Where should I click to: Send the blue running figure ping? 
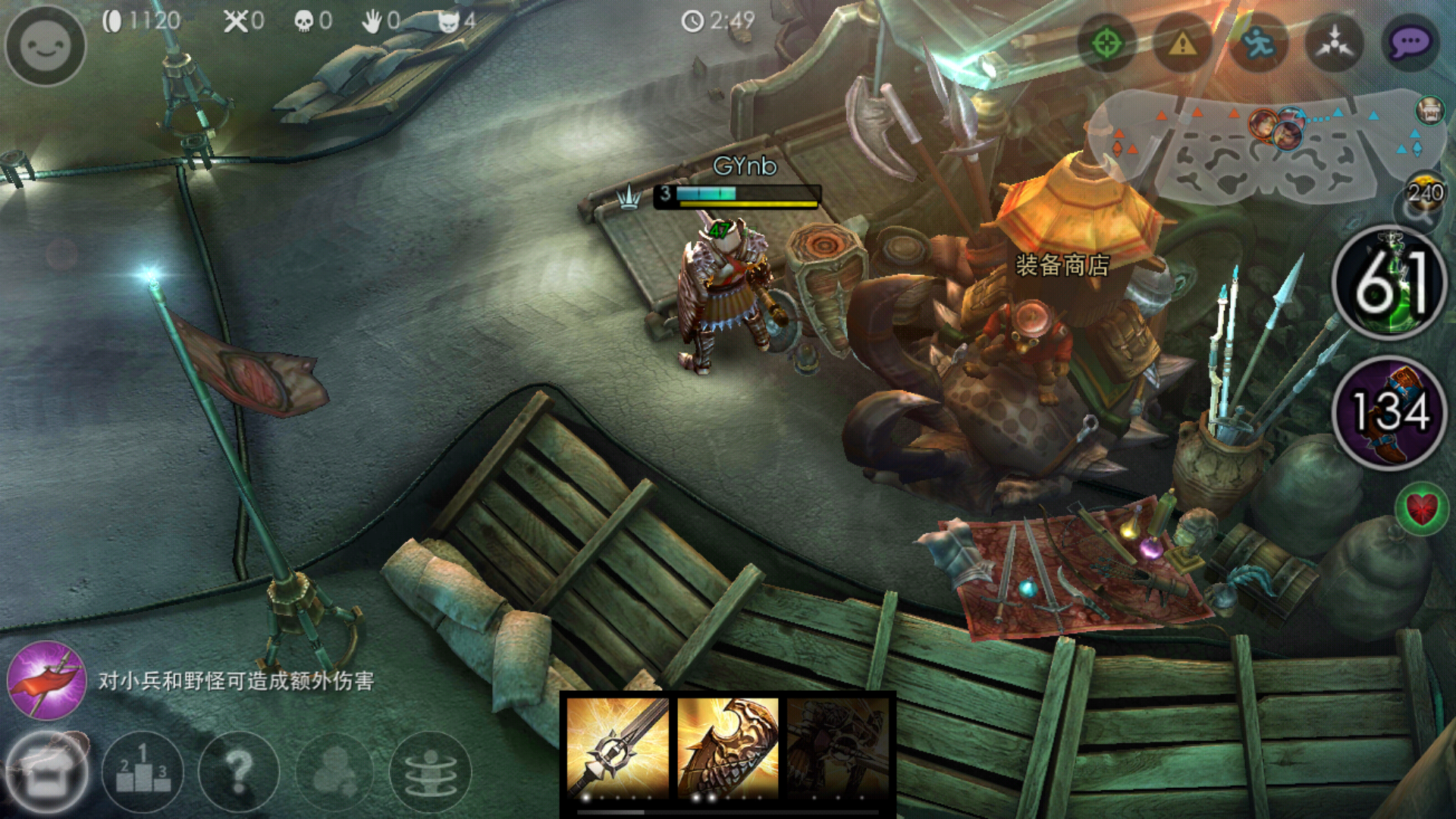click(1258, 43)
